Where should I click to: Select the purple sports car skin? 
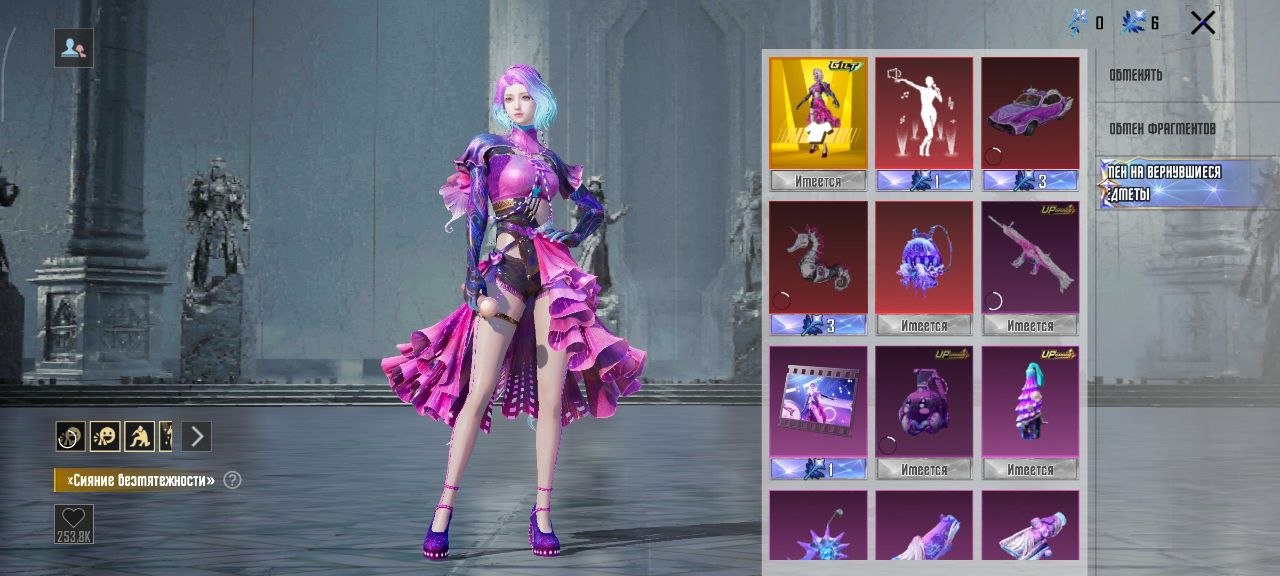point(1030,114)
